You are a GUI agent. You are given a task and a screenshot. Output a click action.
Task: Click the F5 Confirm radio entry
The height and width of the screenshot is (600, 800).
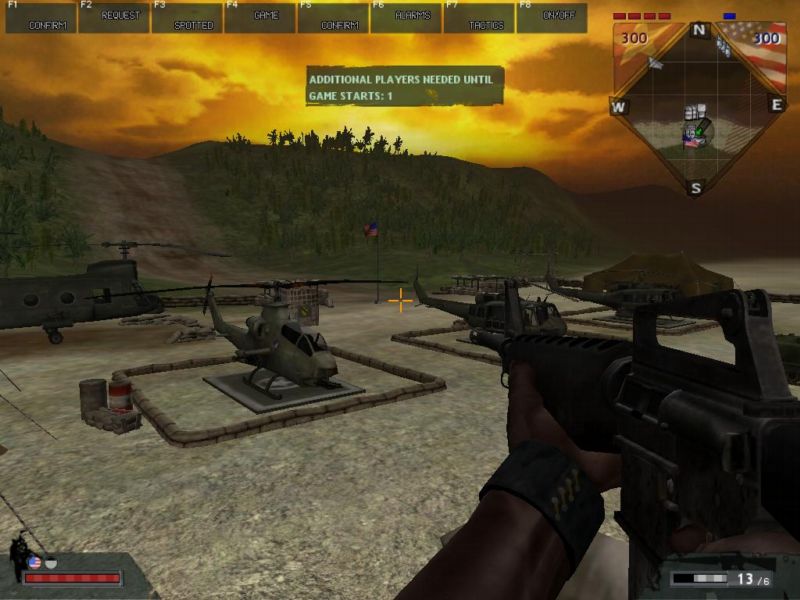click(333, 18)
